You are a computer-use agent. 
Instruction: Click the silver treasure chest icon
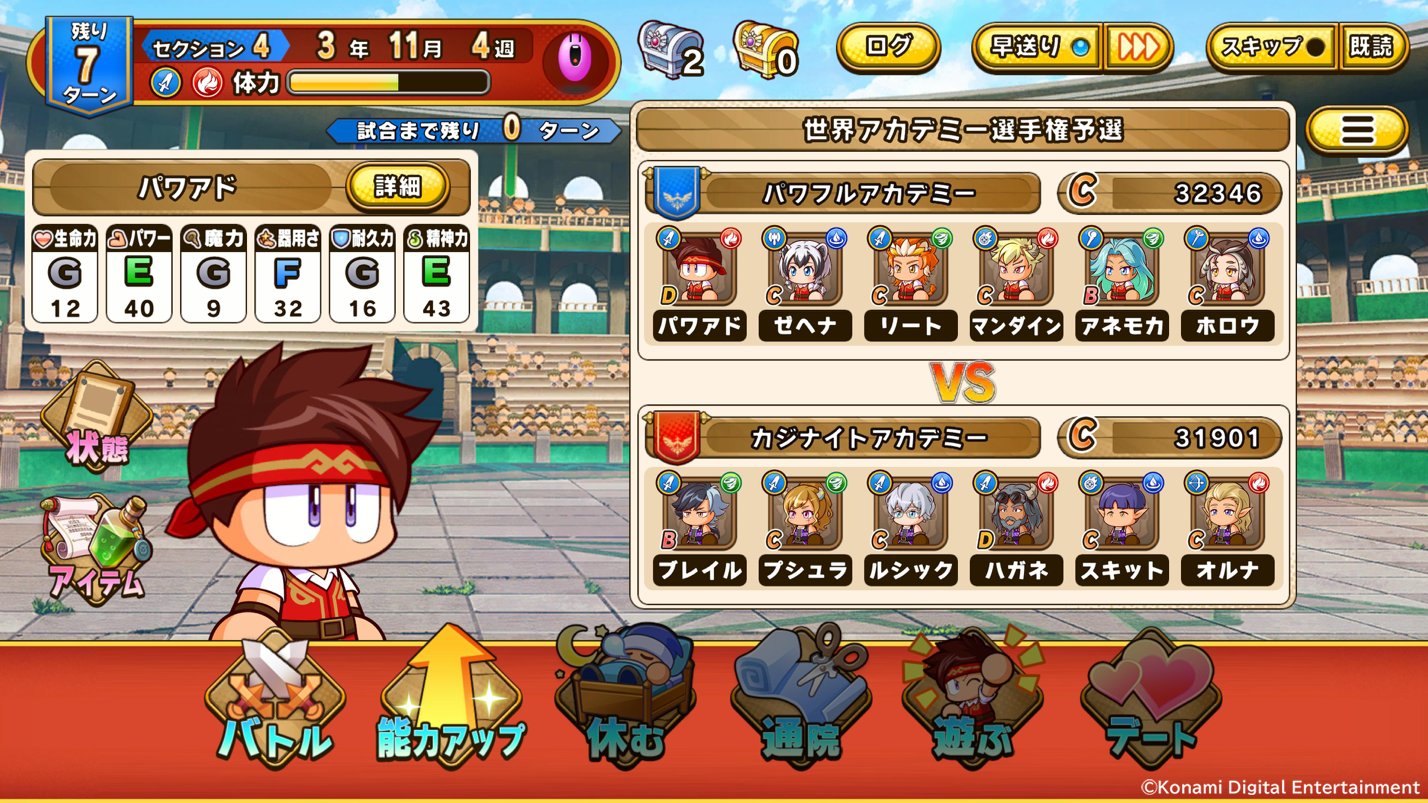click(x=666, y=48)
